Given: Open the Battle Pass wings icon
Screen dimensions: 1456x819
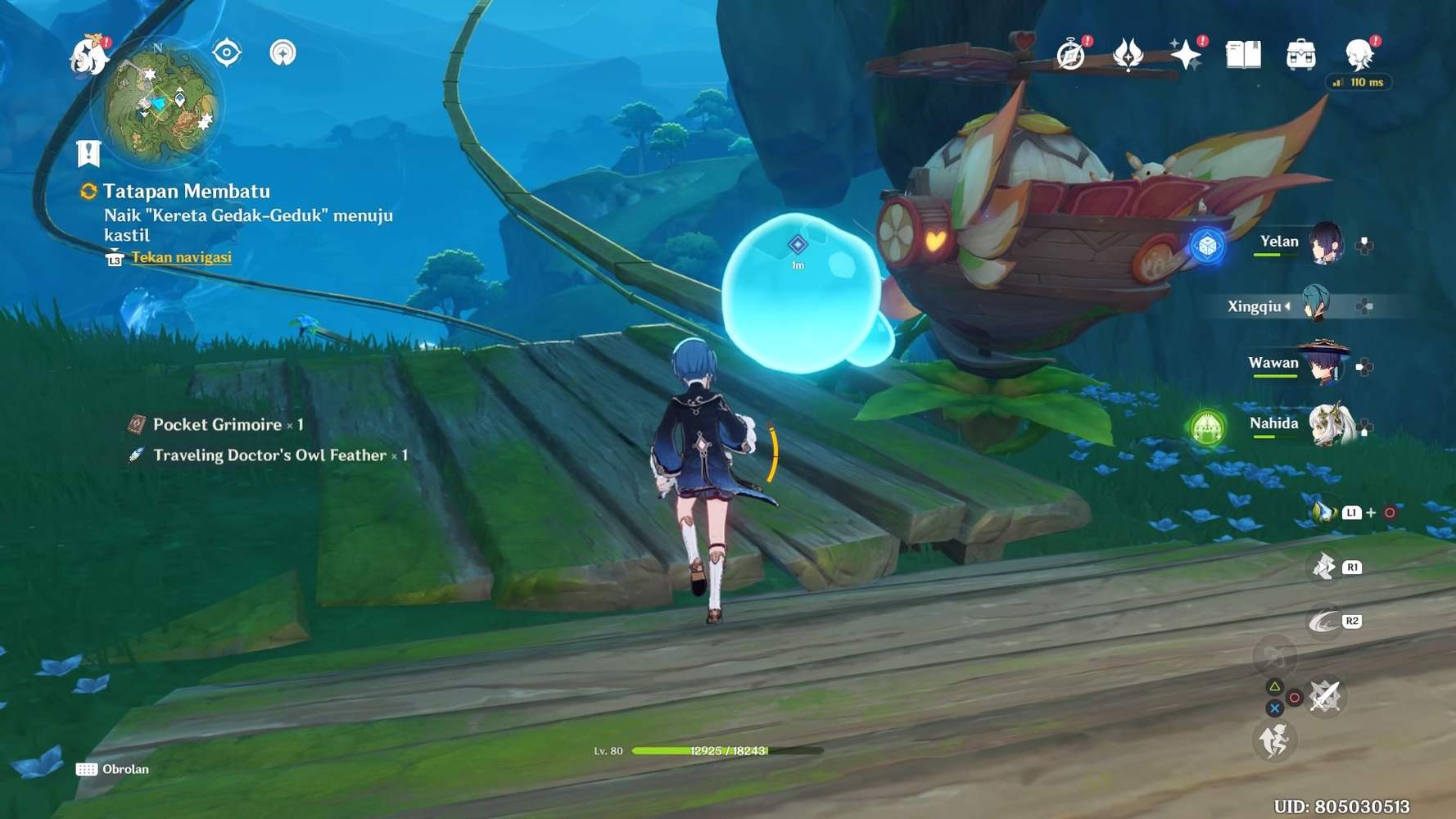Looking at the screenshot, I should [x=1129, y=53].
